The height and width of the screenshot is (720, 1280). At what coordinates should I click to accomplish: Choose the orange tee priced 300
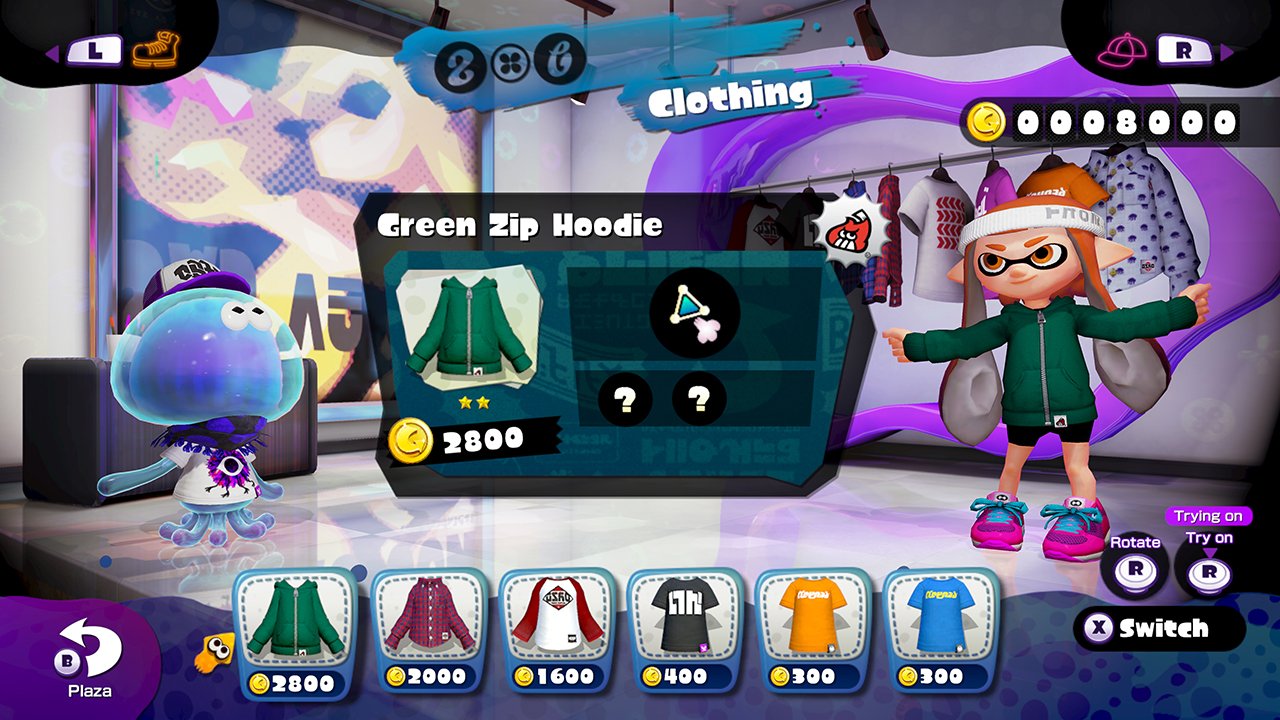coord(813,632)
